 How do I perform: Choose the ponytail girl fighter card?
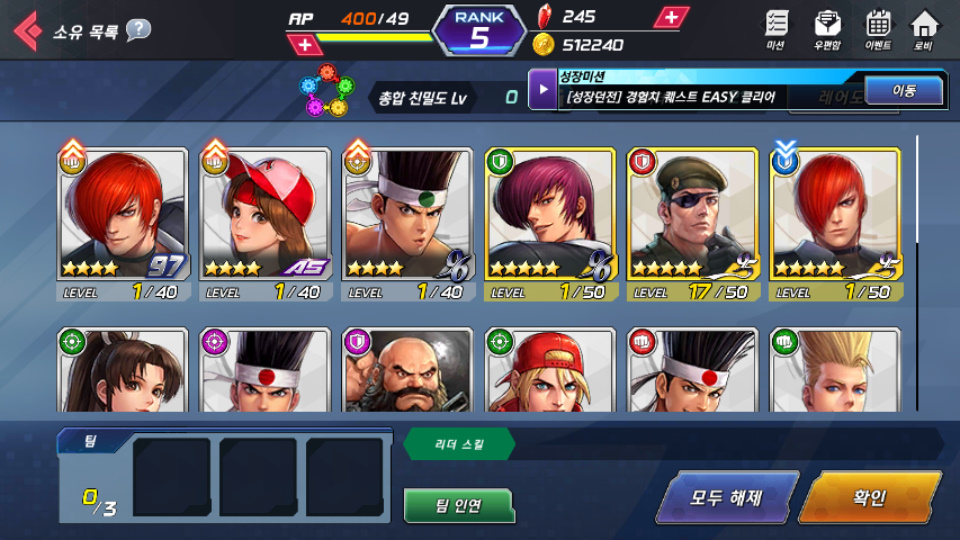point(122,371)
